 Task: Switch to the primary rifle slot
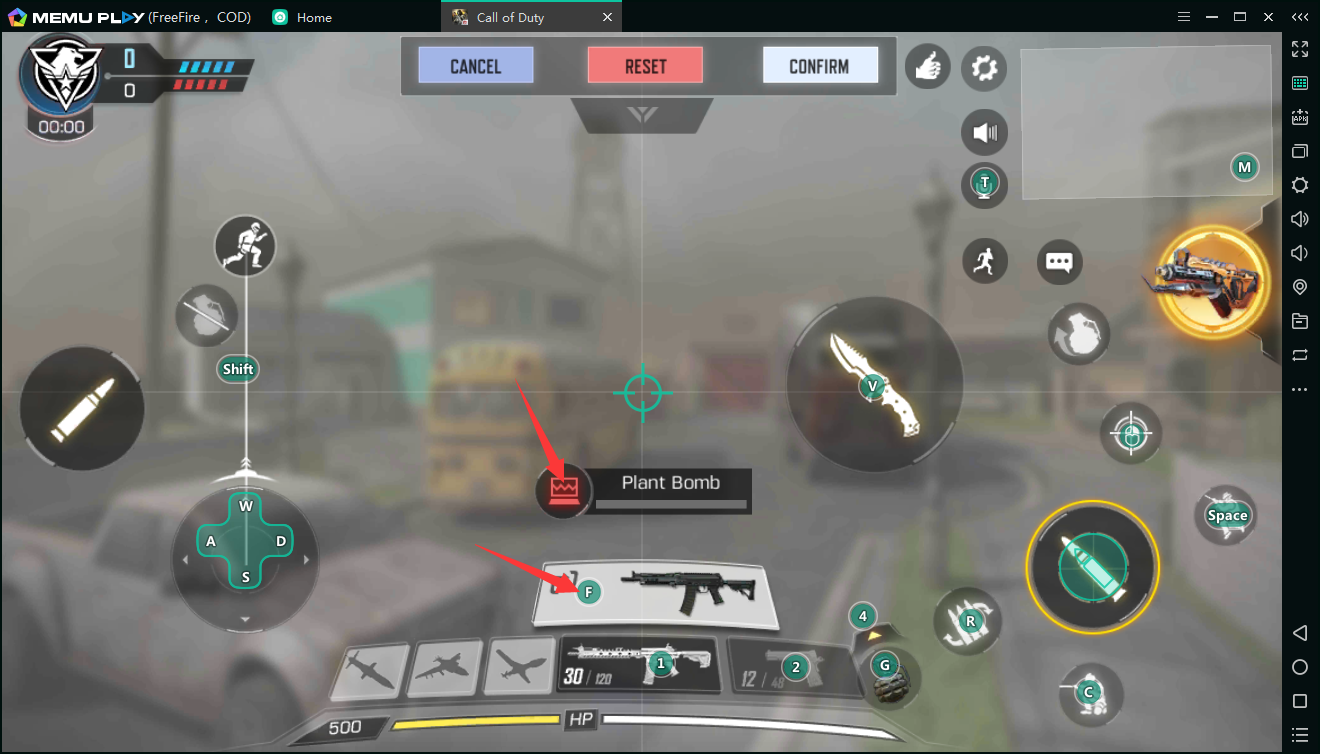(x=638, y=664)
